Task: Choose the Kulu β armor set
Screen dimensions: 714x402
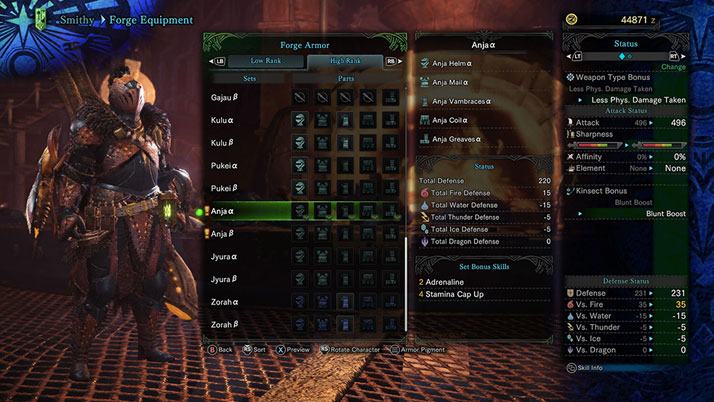Action: [x=222, y=143]
